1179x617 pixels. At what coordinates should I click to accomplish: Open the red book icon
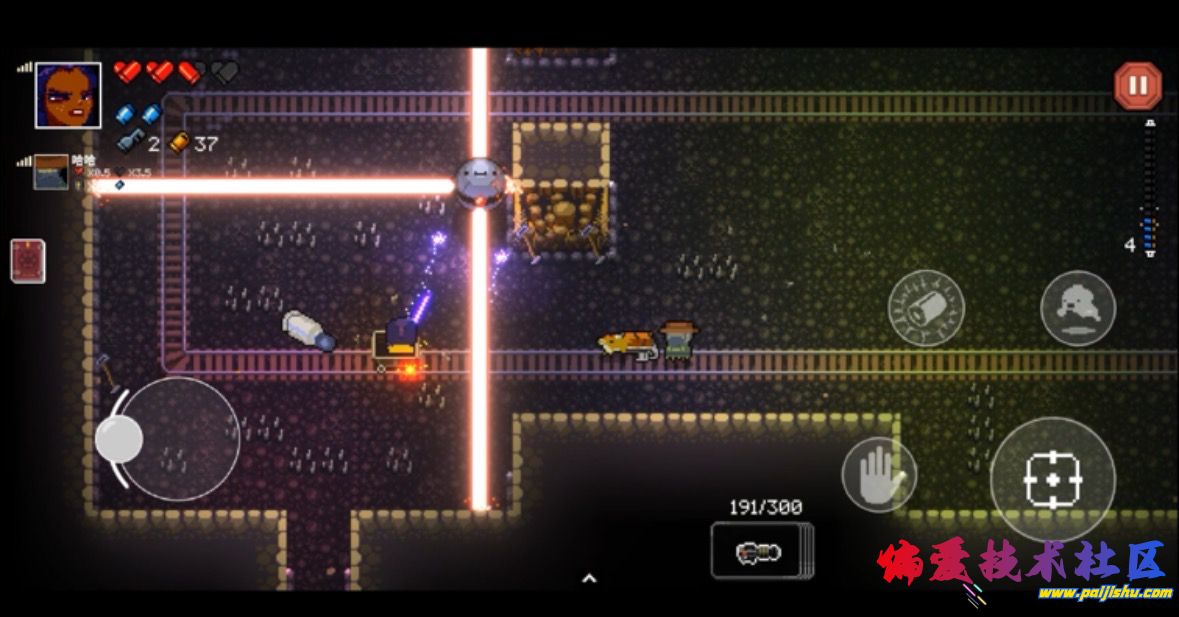[27, 261]
